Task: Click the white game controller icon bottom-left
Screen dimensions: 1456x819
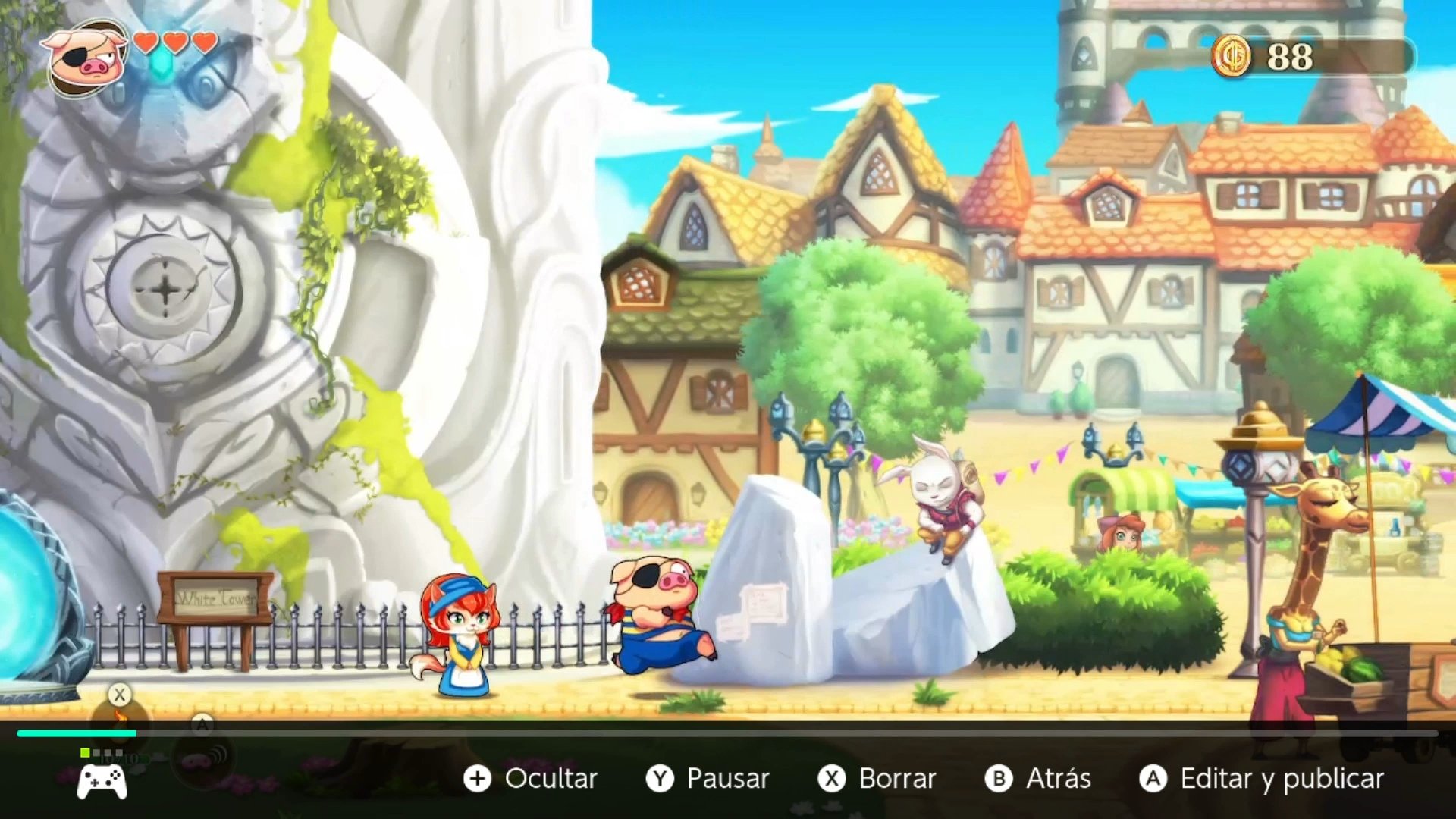Action: [x=102, y=781]
